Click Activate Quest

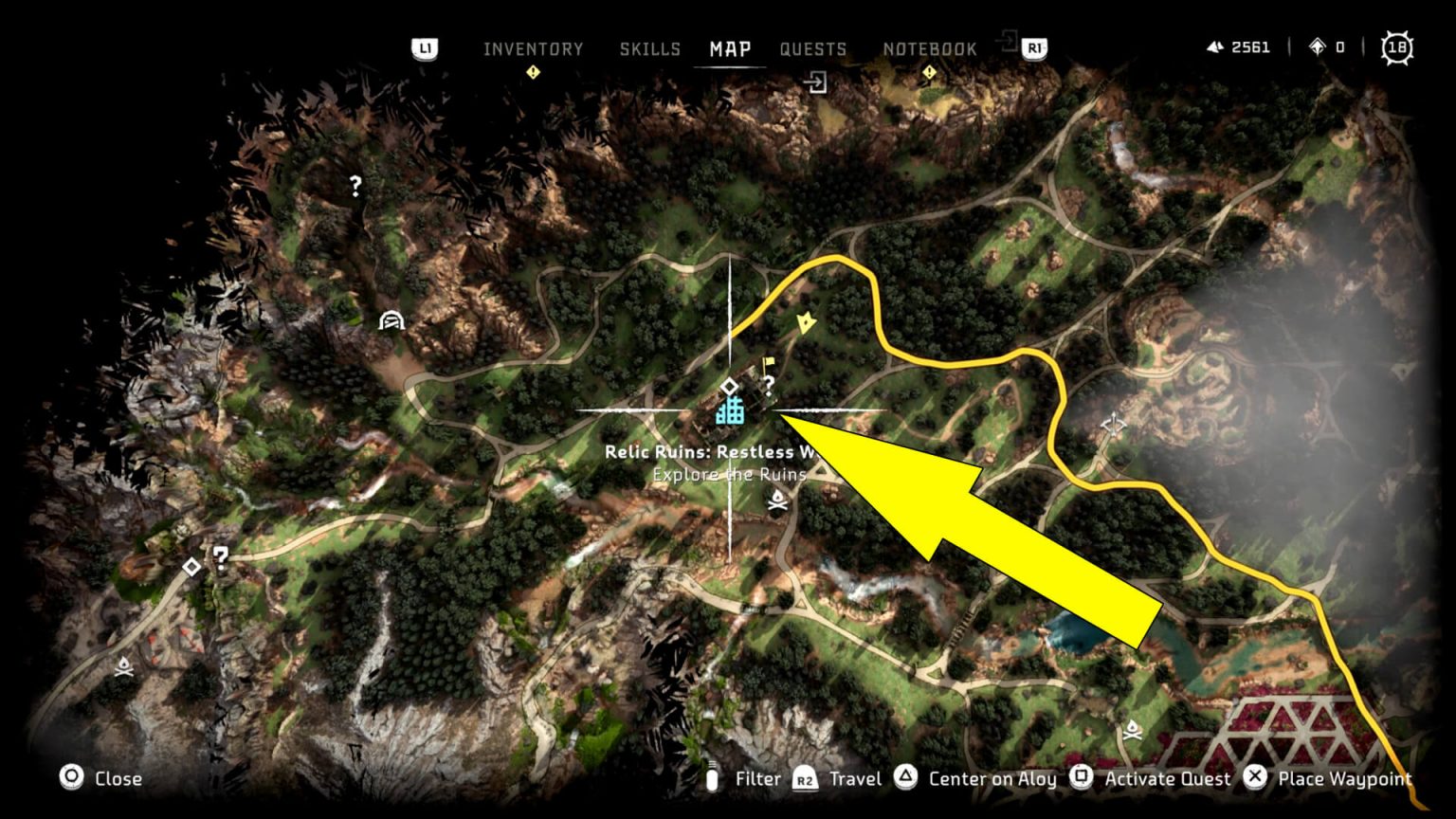pos(1167,778)
